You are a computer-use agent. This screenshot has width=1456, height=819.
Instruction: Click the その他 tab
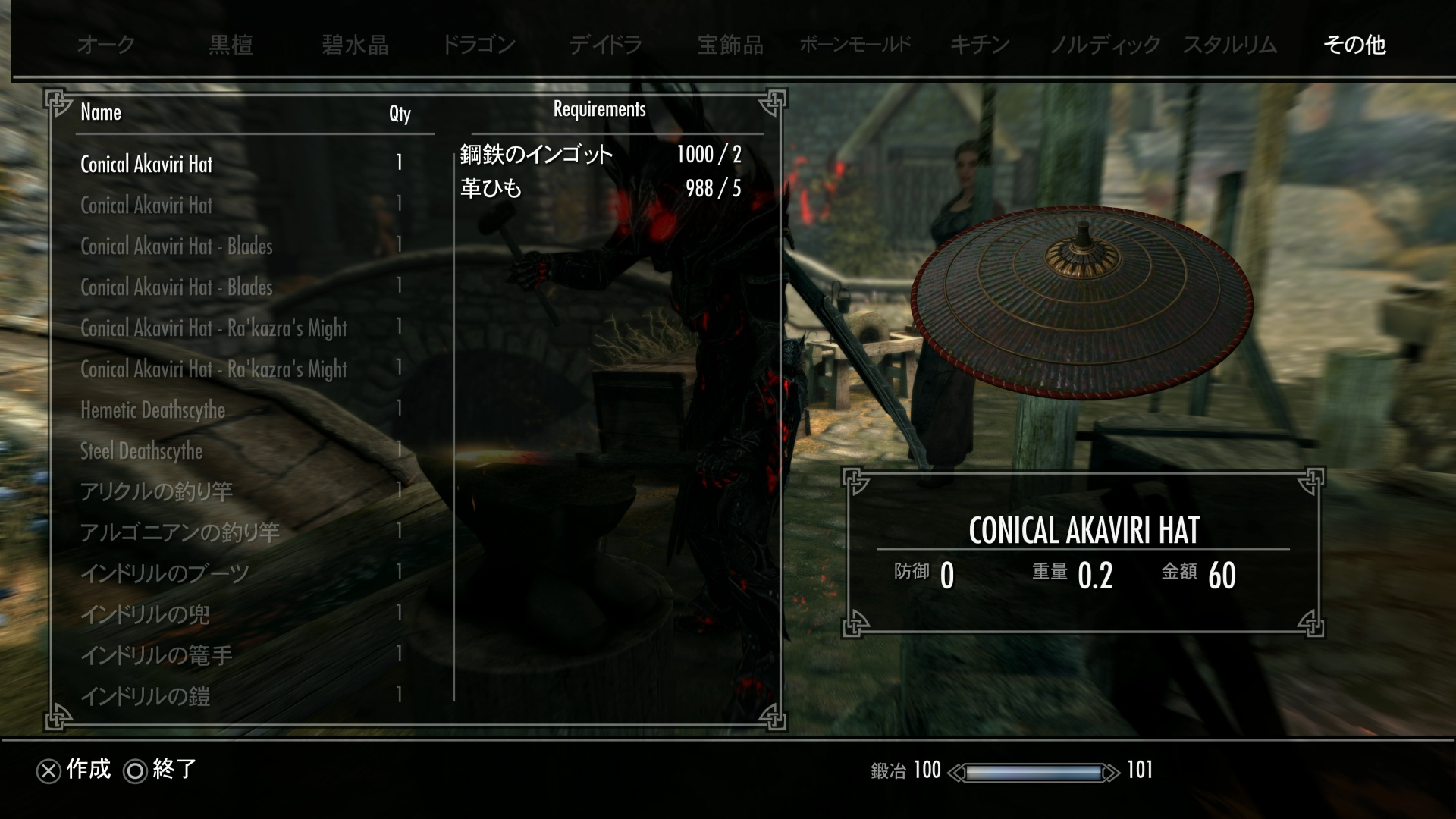1354,45
